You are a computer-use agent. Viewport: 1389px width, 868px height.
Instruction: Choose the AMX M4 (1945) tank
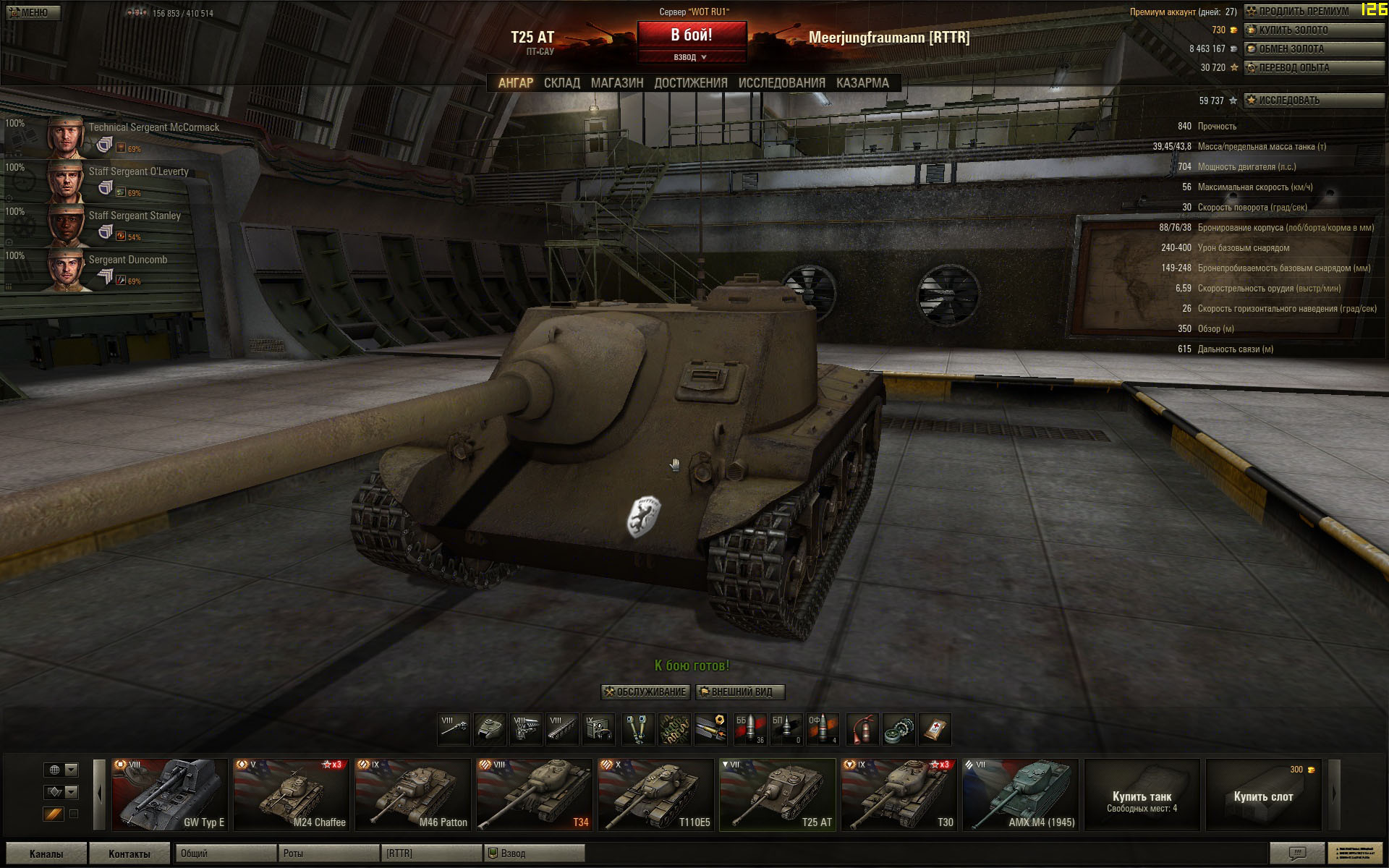coord(1020,794)
